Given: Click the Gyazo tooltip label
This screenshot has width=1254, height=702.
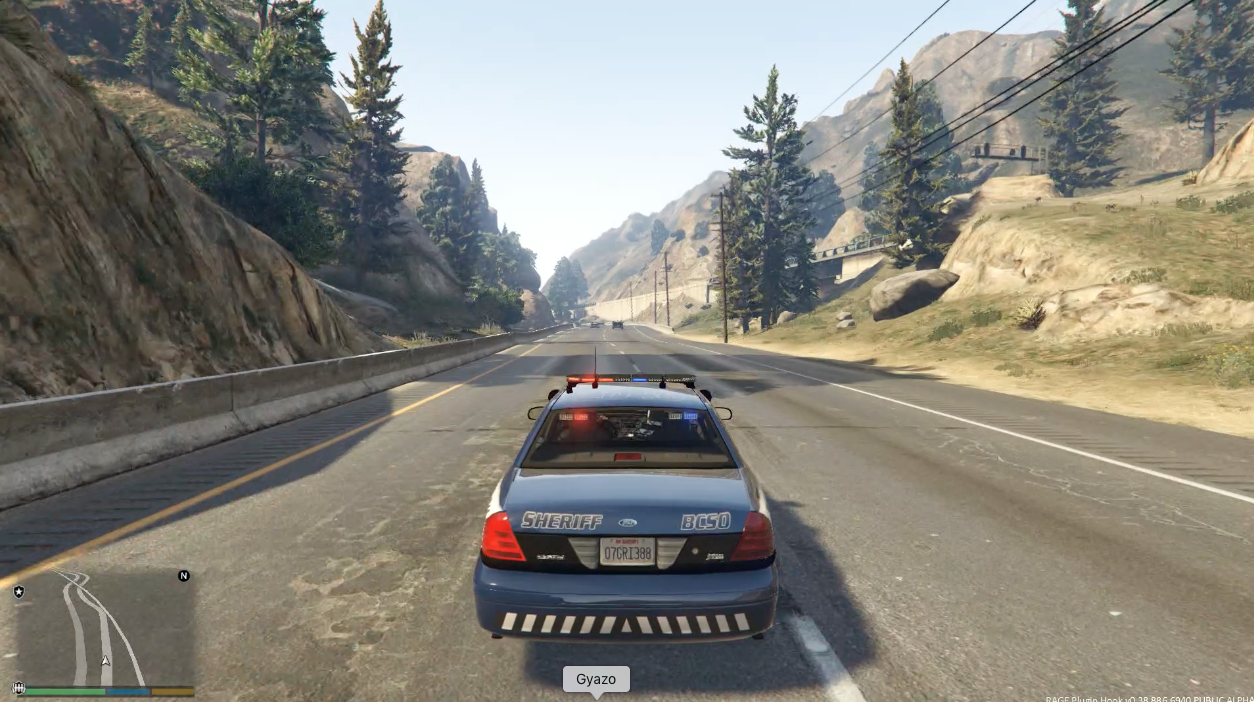Looking at the screenshot, I should (596, 680).
